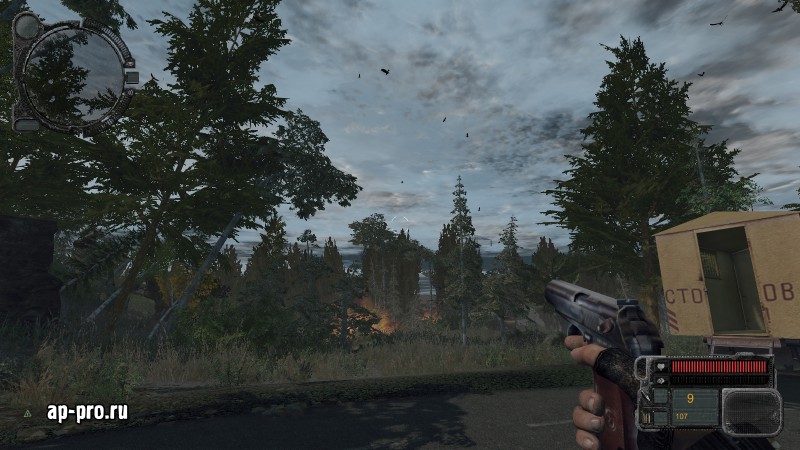Screen dimensions: 800x450
Task: Select the heart health icon
Action: coord(659,366)
